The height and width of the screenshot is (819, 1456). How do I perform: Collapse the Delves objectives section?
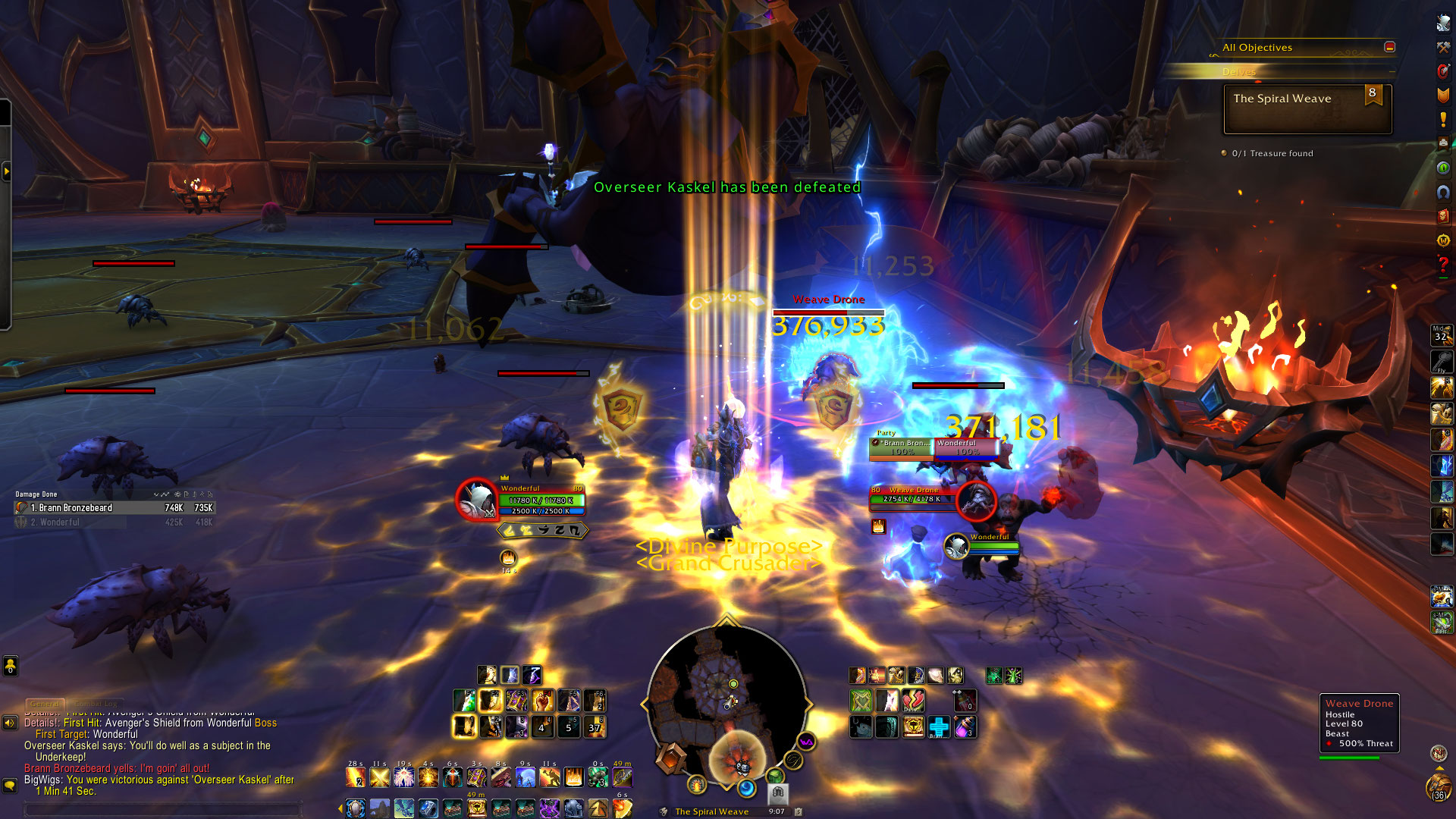(1392, 72)
